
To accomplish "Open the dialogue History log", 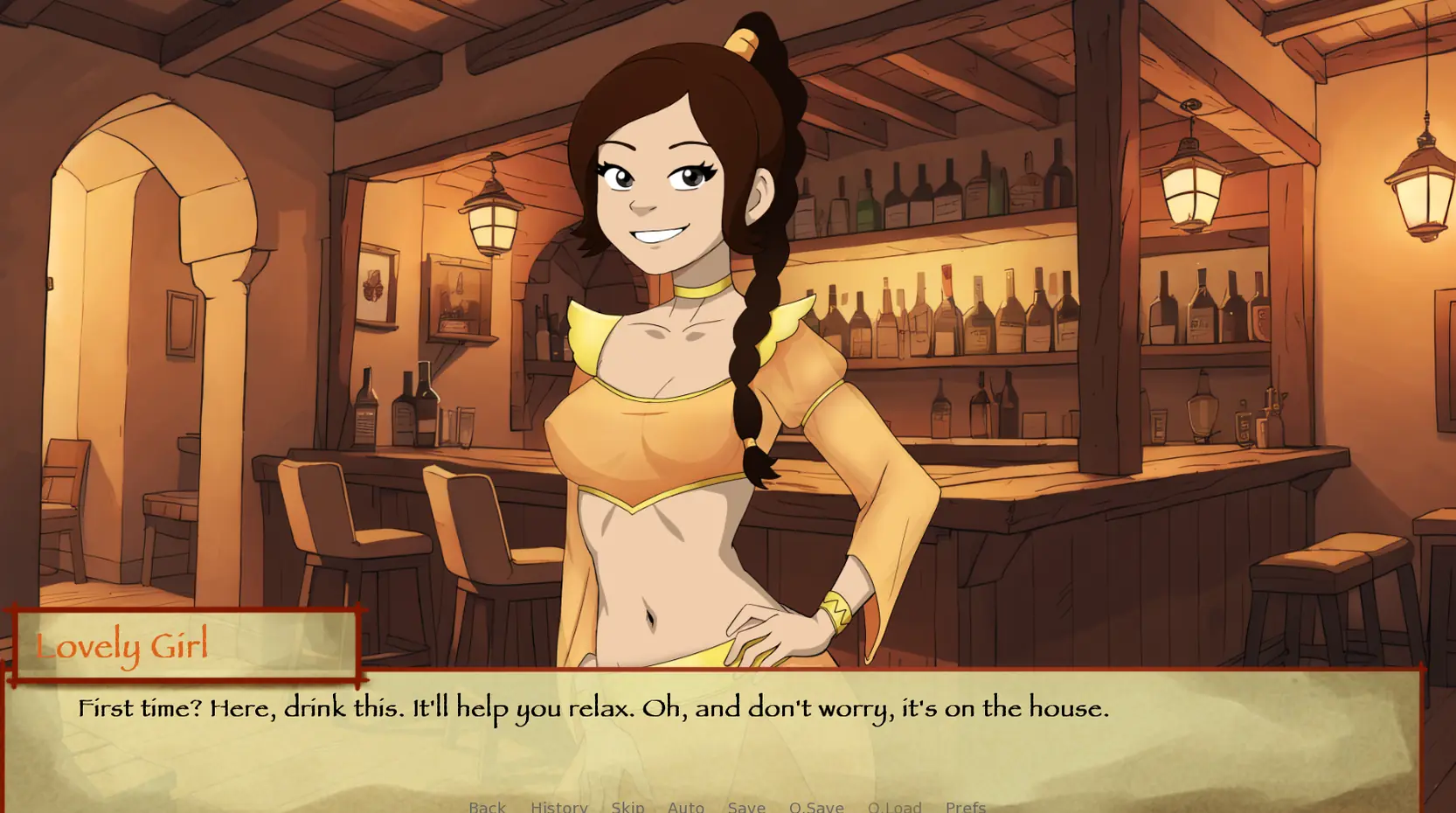I will 558,806.
